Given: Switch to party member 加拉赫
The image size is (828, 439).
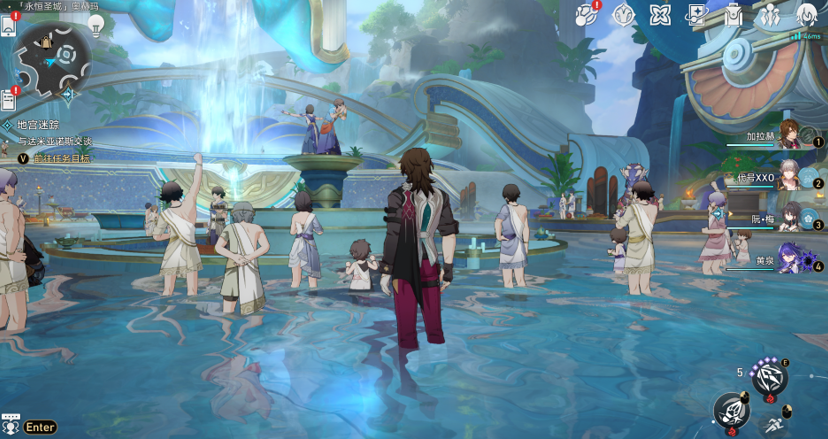Looking at the screenshot, I should pos(790,135).
